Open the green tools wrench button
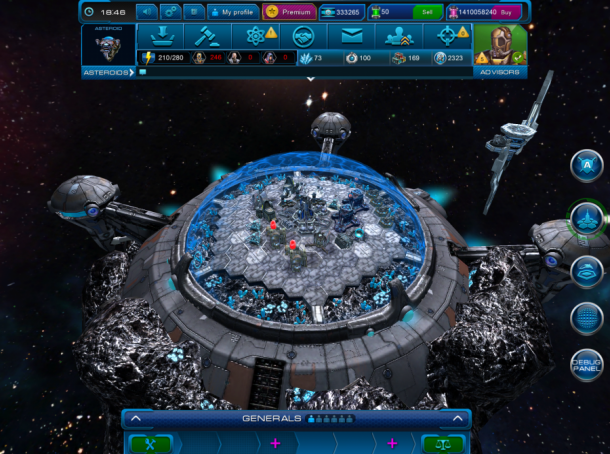 point(150,443)
